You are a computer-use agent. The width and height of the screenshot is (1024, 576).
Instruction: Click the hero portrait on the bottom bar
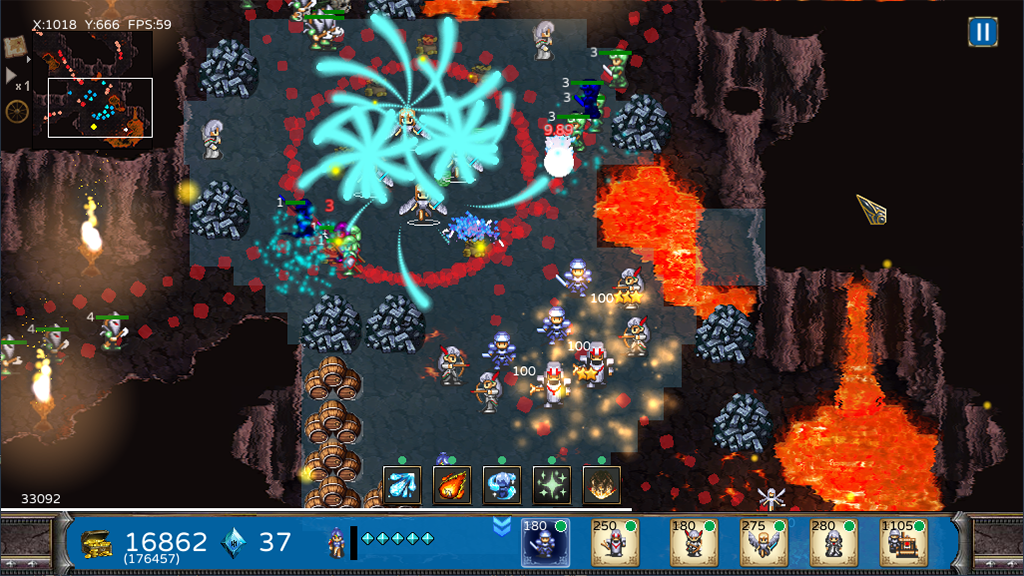[x=337, y=543]
